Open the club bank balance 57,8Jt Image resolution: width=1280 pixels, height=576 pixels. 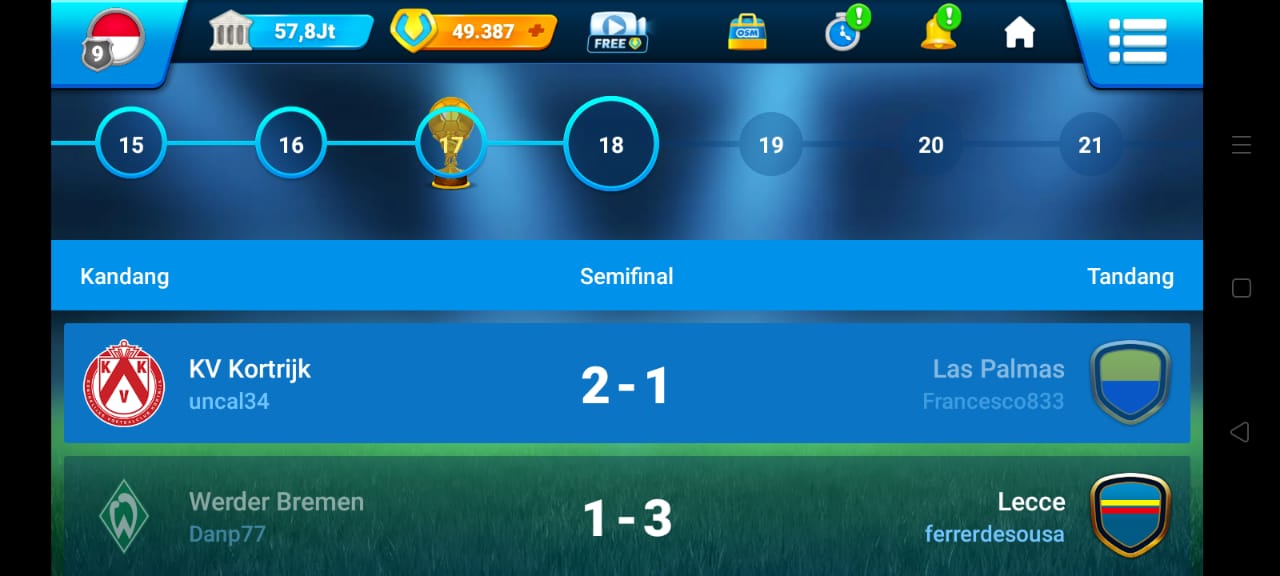[x=291, y=32]
